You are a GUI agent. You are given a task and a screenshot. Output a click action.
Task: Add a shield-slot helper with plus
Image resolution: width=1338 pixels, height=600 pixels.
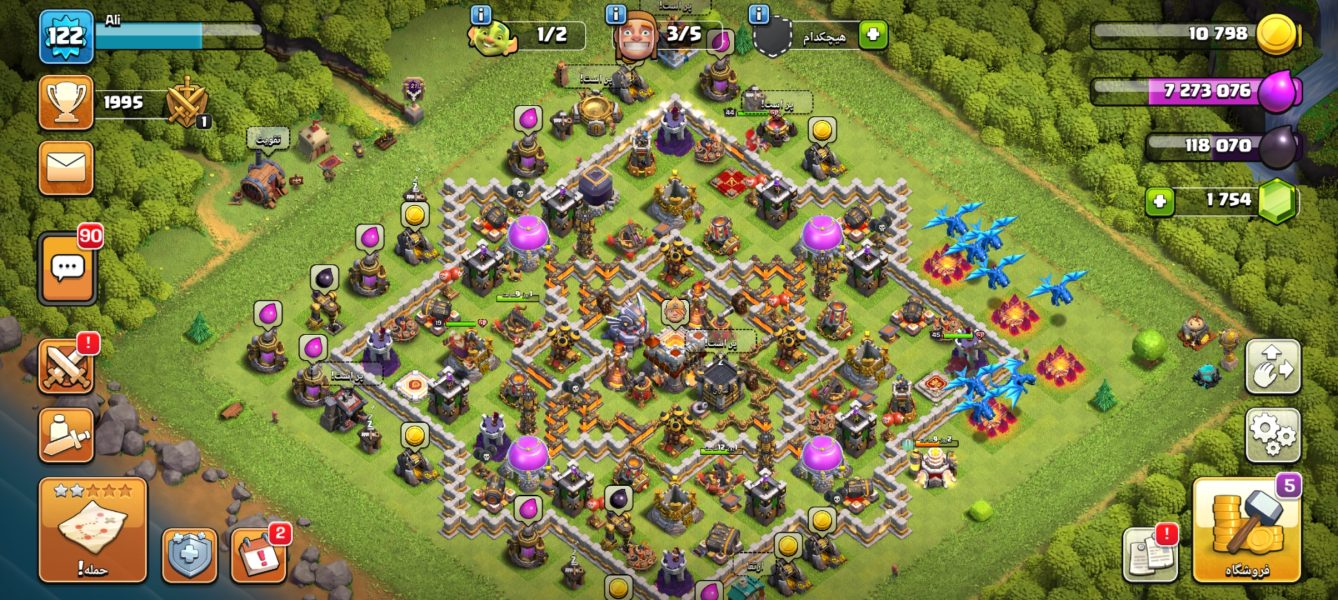873,34
